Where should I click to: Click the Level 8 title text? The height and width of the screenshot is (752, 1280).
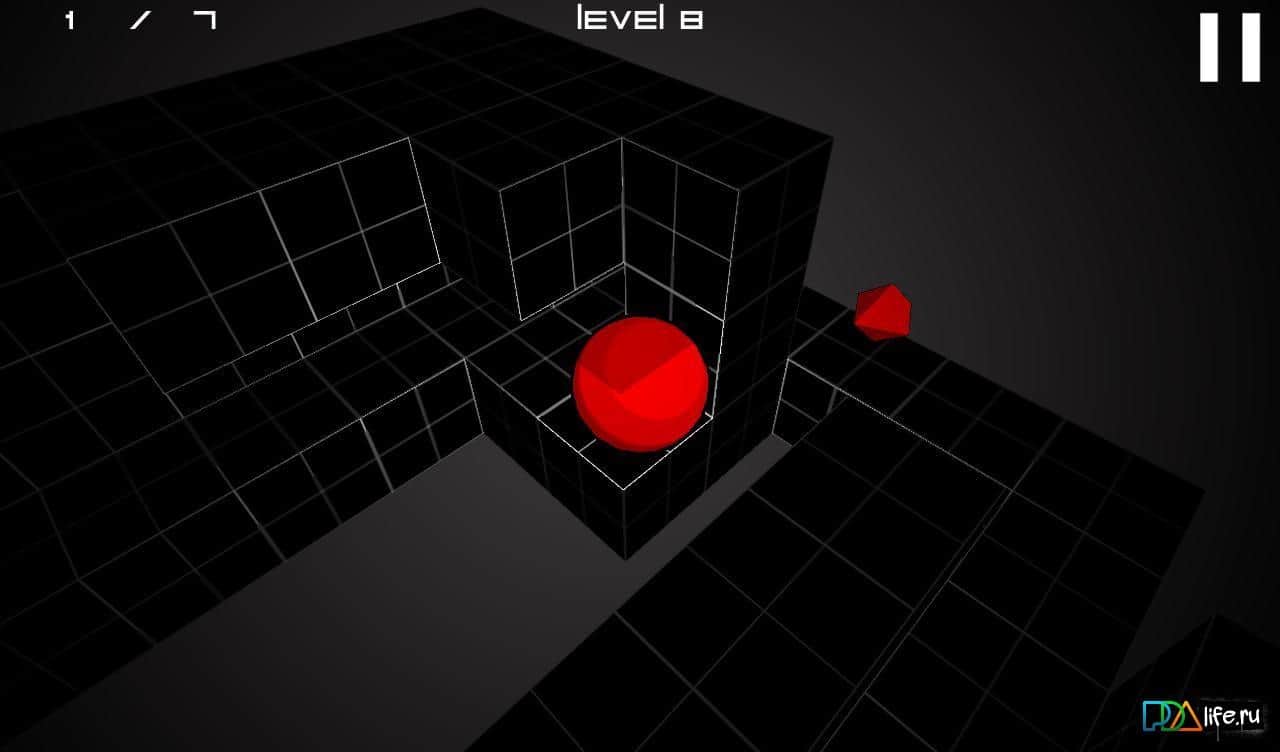tap(640, 18)
